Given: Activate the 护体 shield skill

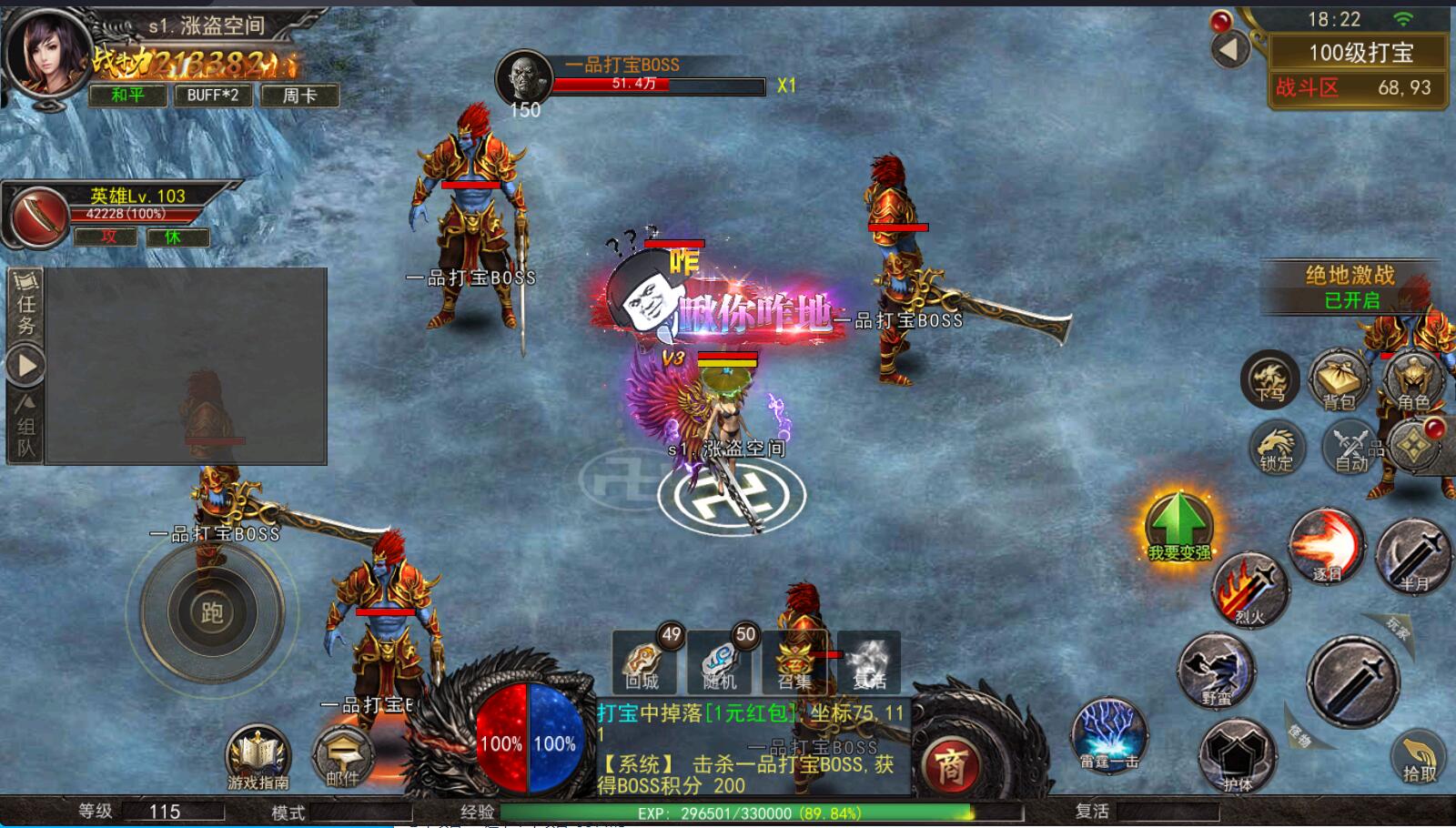Looking at the screenshot, I should pyautogui.click(x=1236, y=753).
